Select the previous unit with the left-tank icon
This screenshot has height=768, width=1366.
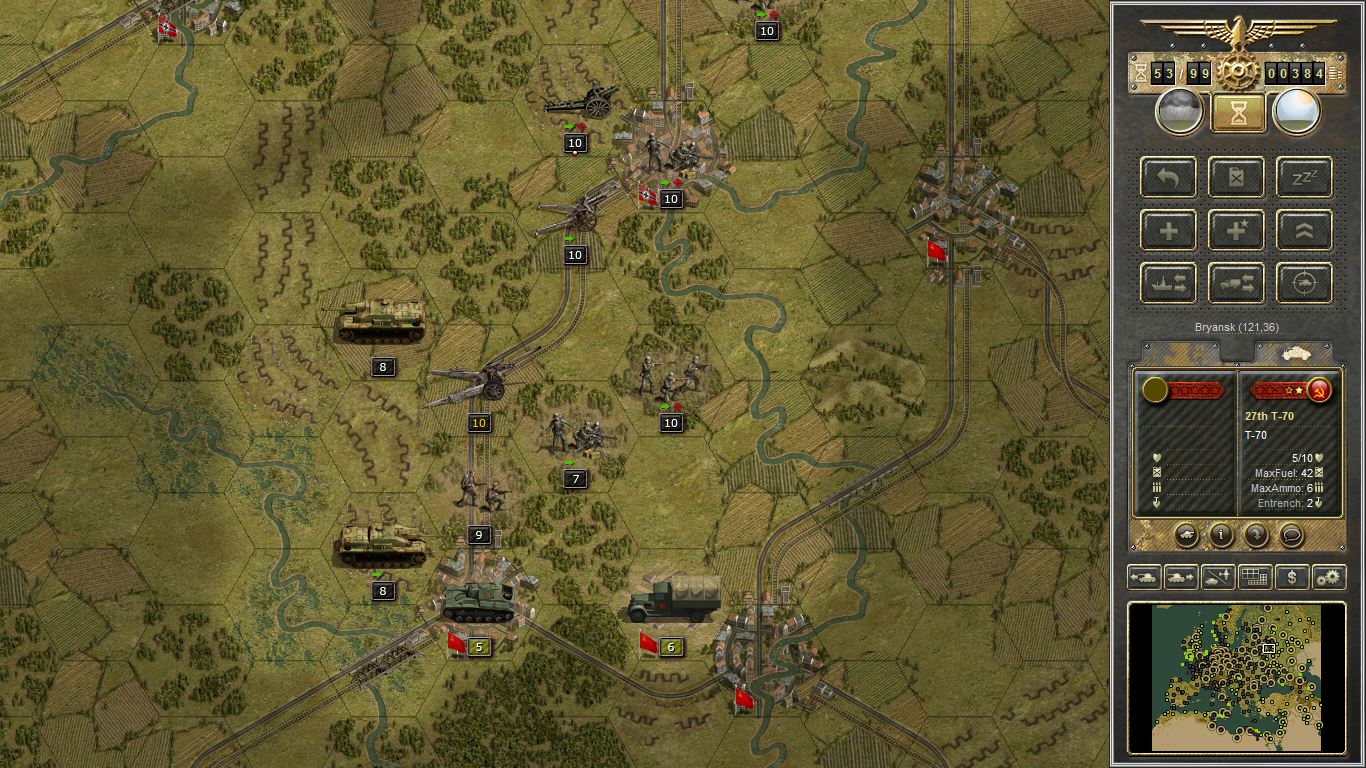(1144, 577)
